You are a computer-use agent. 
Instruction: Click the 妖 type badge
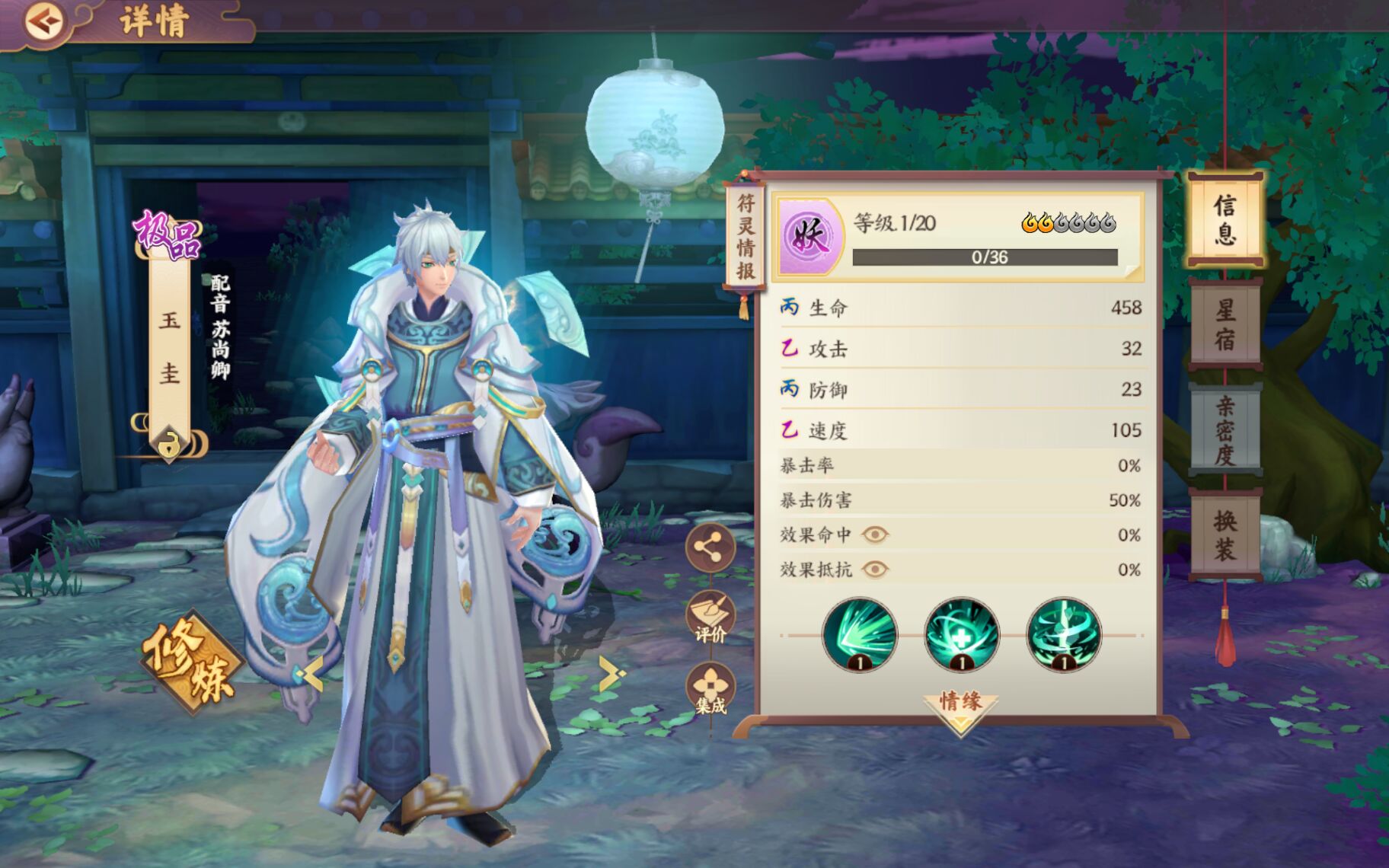(x=809, y=235)
